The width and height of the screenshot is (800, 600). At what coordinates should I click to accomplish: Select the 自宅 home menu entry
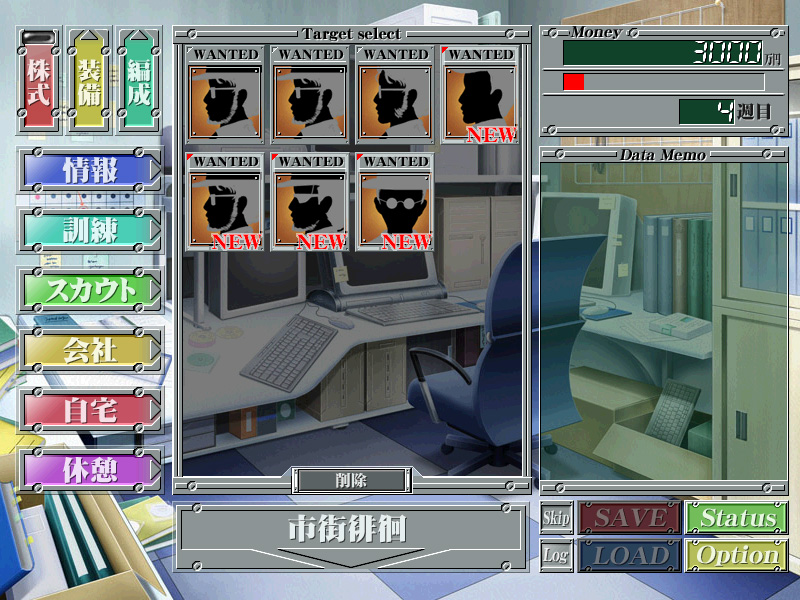pos(89,410)
